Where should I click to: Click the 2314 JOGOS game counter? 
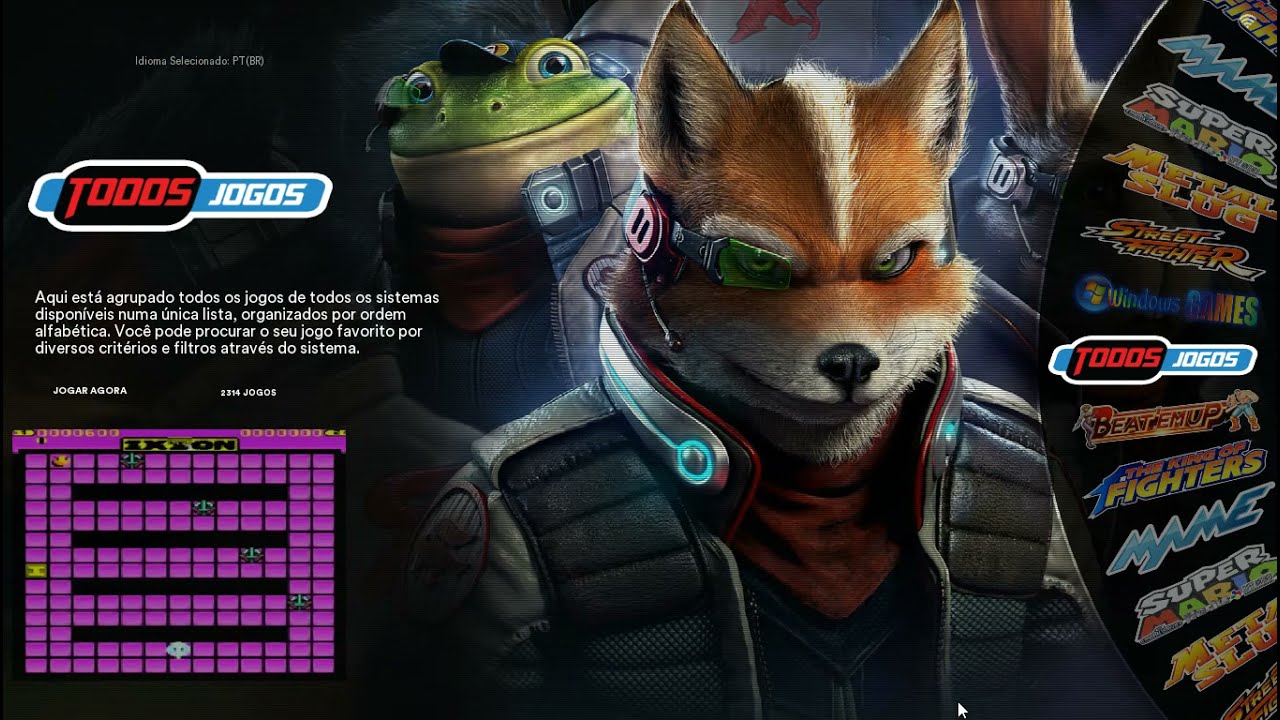(250, 392)
